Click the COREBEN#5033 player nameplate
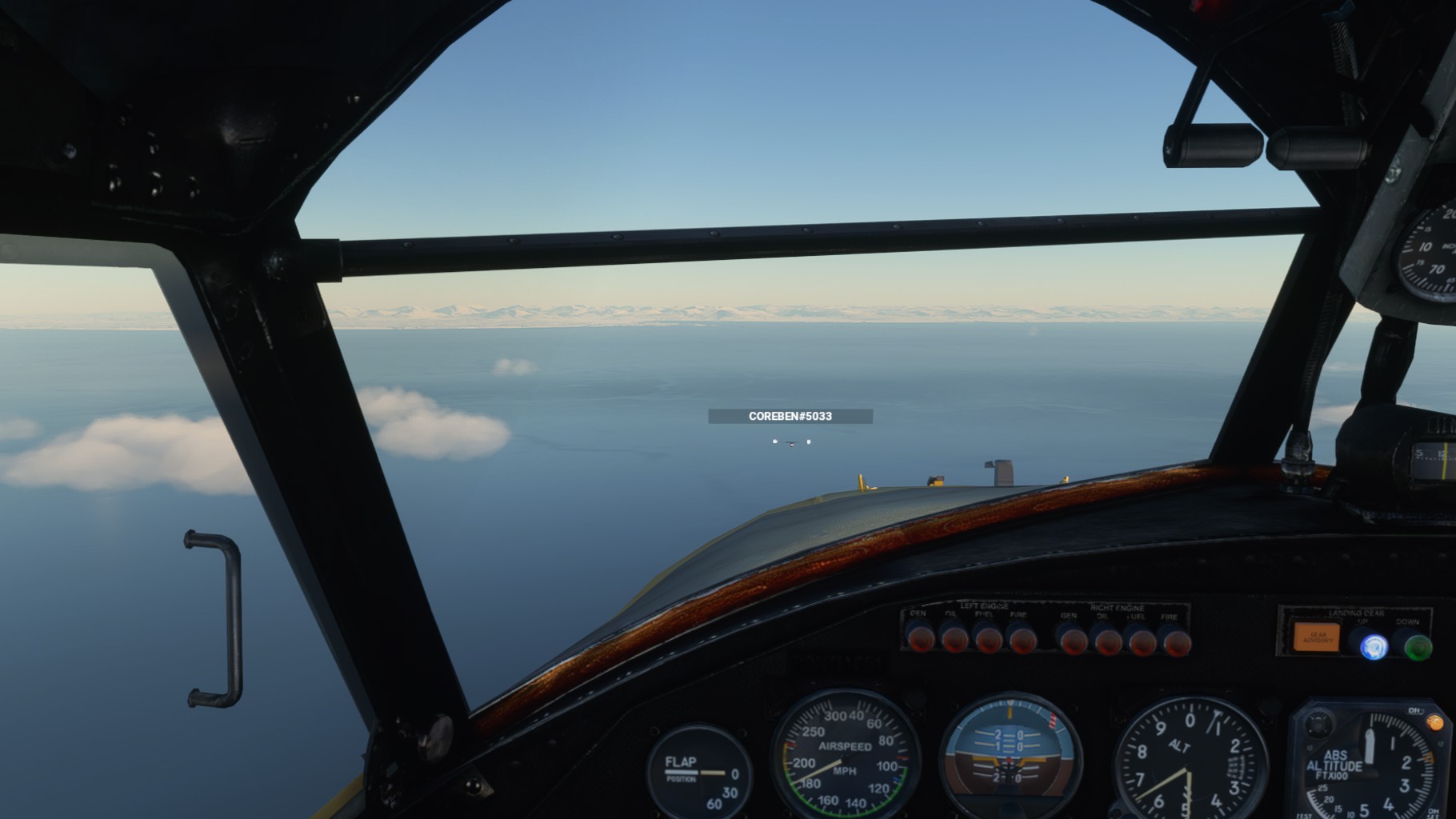 point(790,416)
